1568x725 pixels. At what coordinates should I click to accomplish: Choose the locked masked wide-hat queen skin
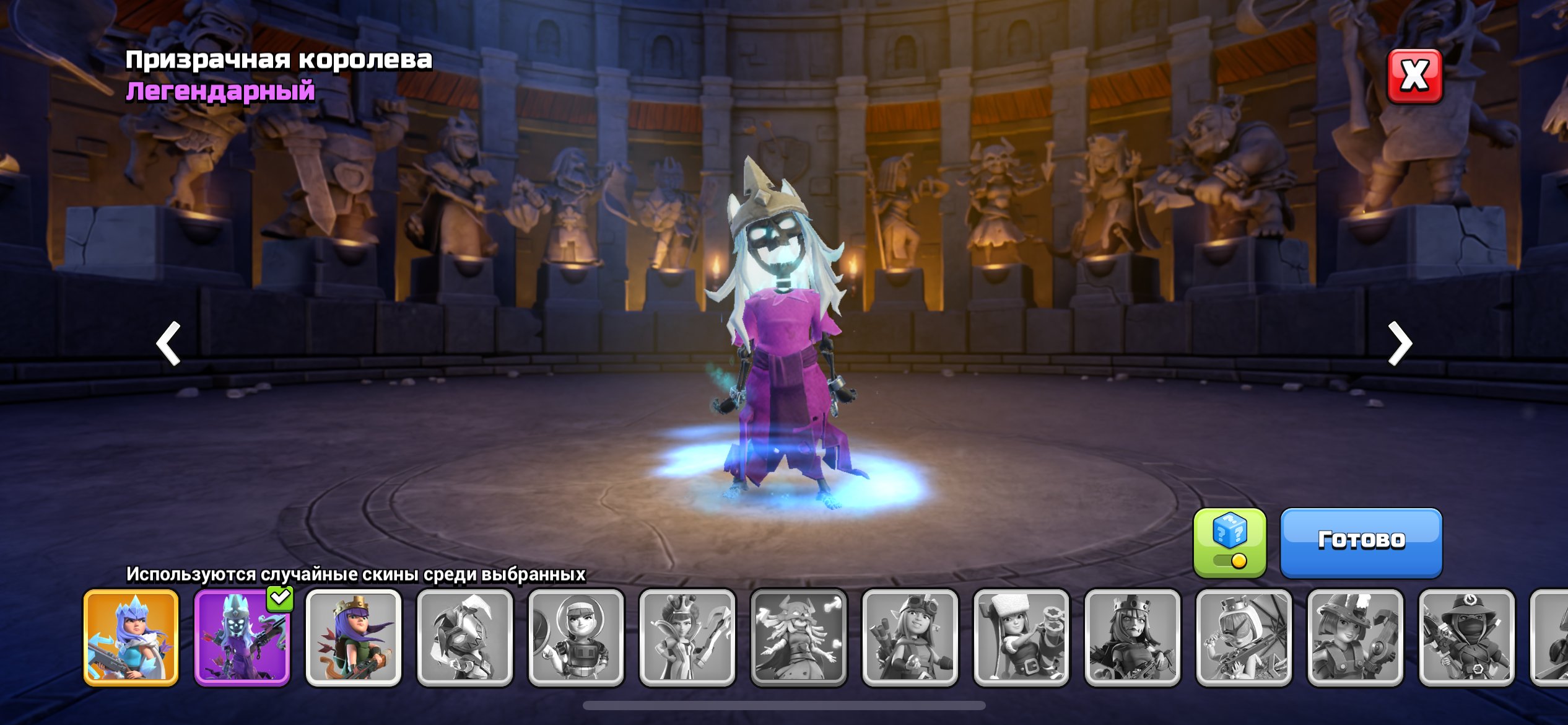click(x=1466, y=638)
